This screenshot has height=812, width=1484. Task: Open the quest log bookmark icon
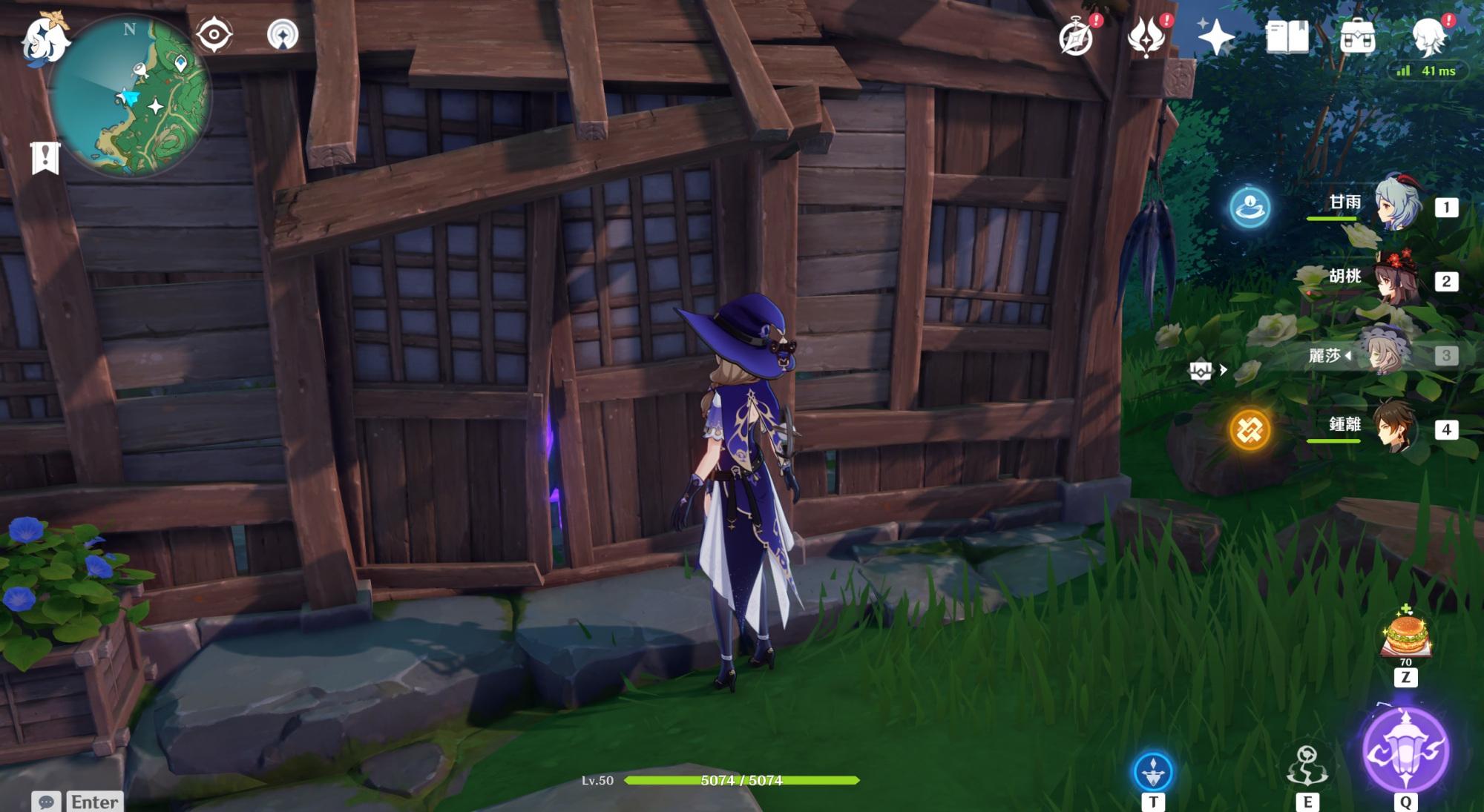coord(45,157)
